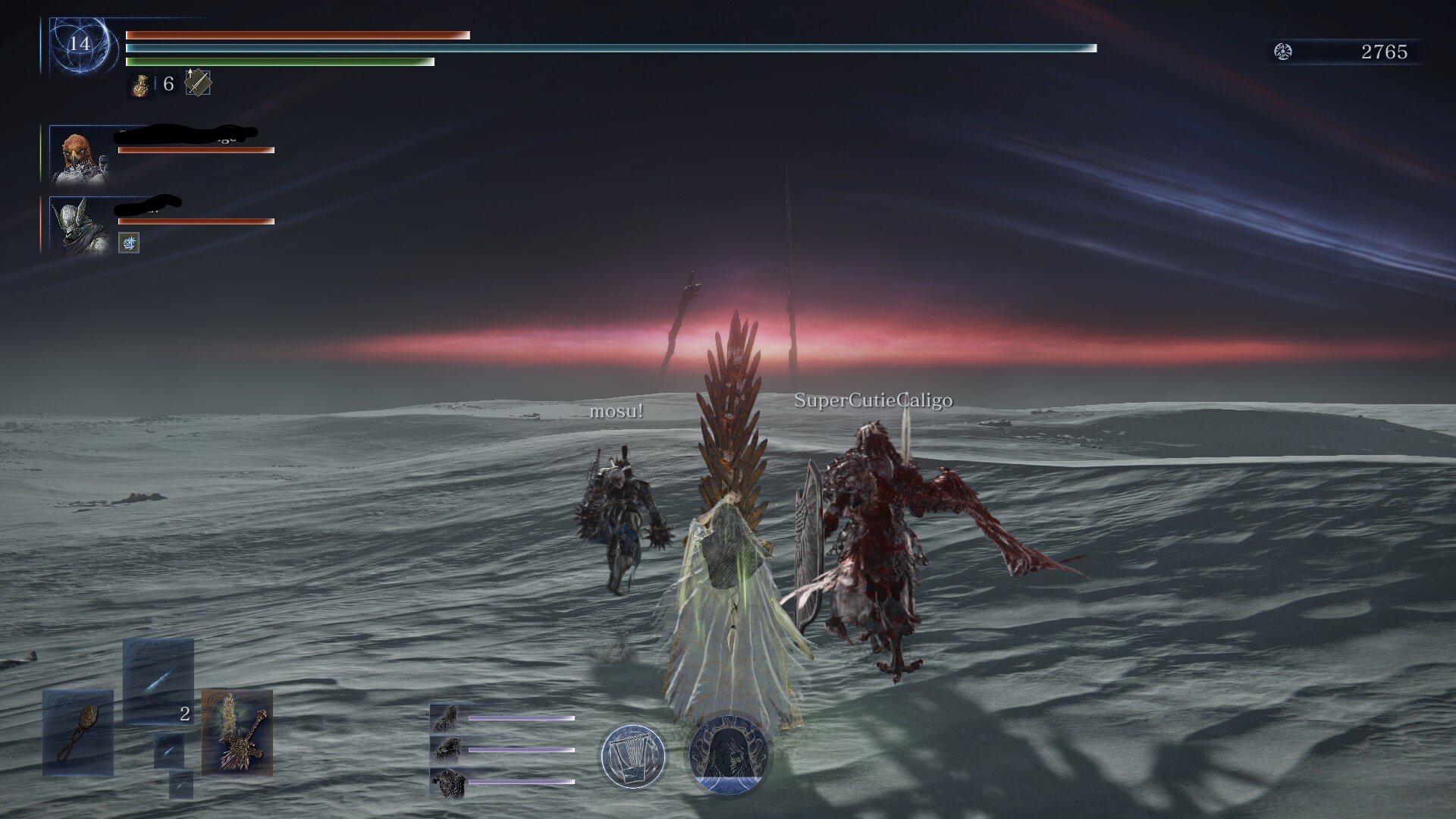The image size is (1456, 819).
Task: Activate the harp skill icon
Action: pyautogui.click(x=632, y=756)
